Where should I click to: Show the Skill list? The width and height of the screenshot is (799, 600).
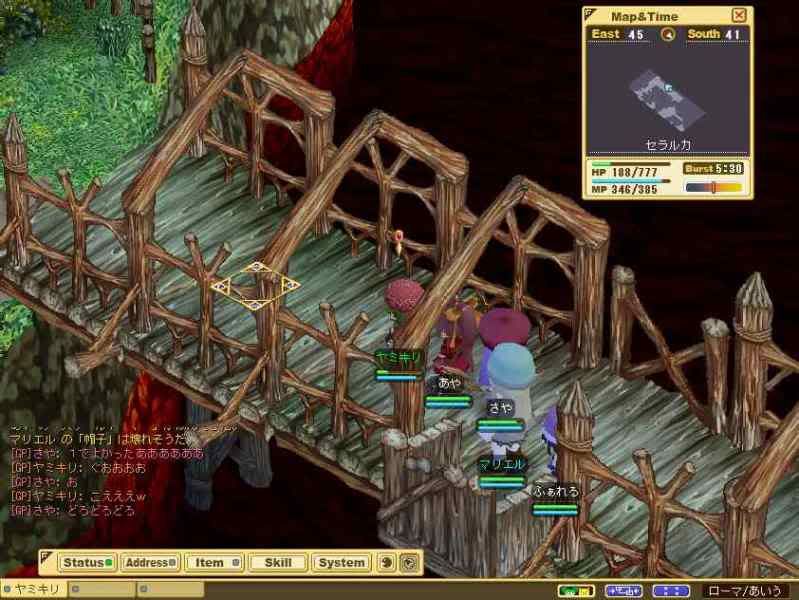pyautogui.click(x=277, y=562)
